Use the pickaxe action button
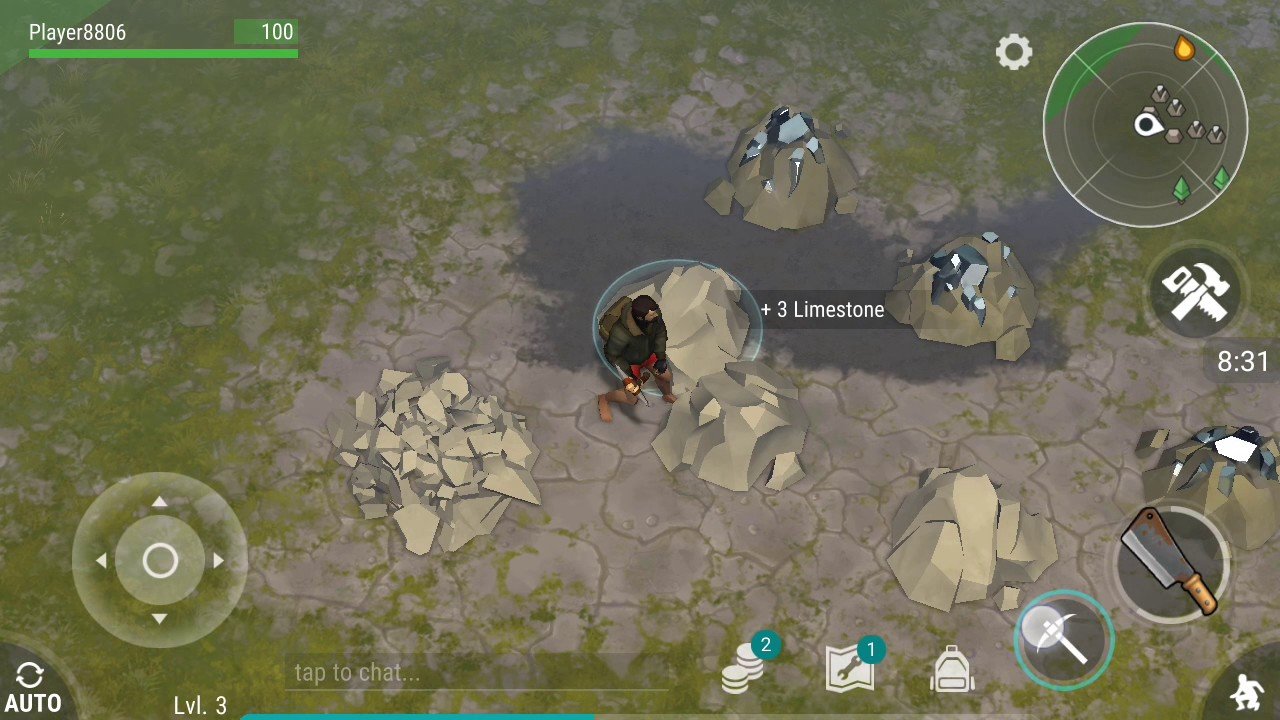The image size is (1280, 720). (x=1063, y=639)
